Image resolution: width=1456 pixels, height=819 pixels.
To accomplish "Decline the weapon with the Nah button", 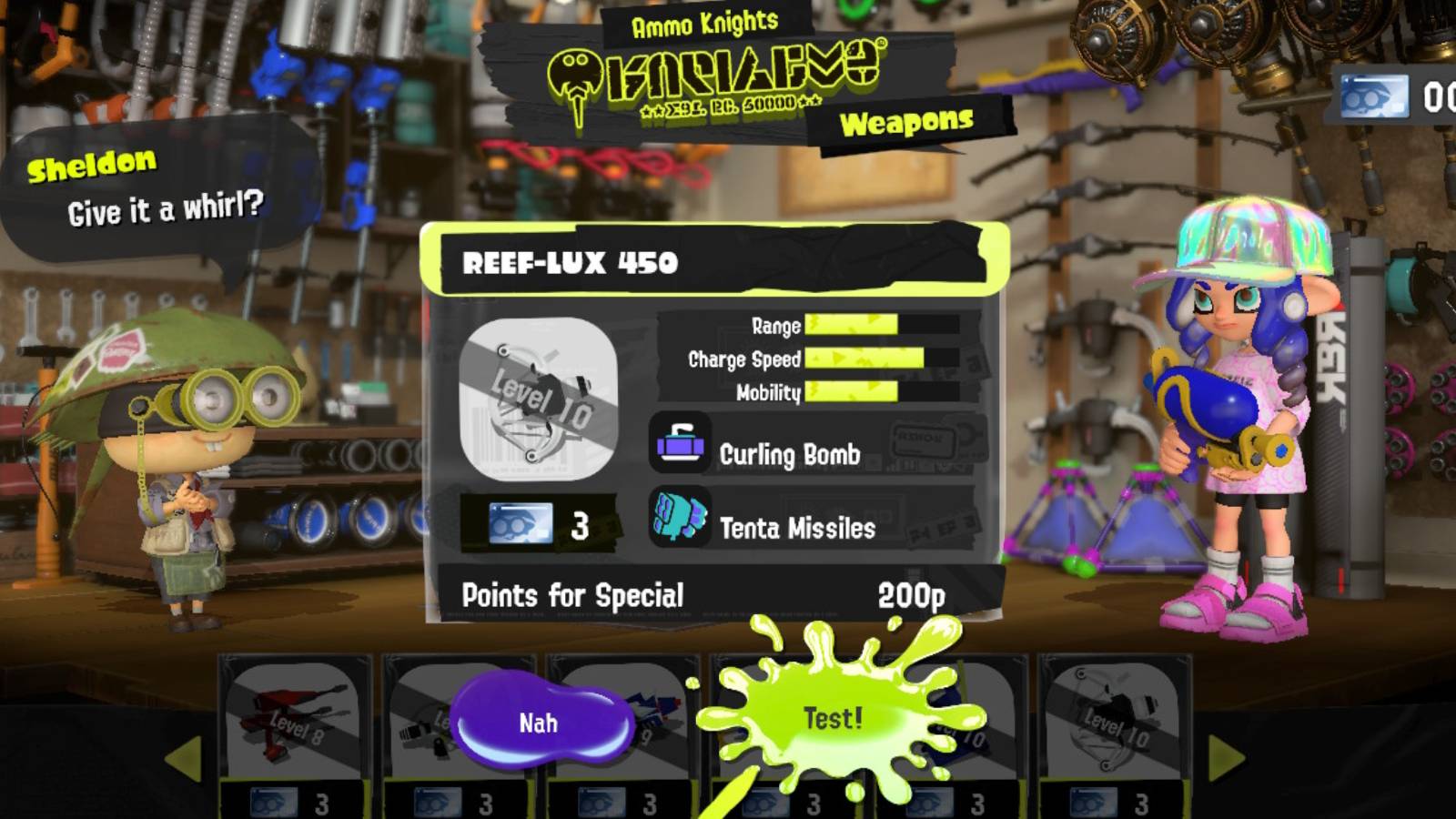I will pyautogui.click(x=542, y=723).
